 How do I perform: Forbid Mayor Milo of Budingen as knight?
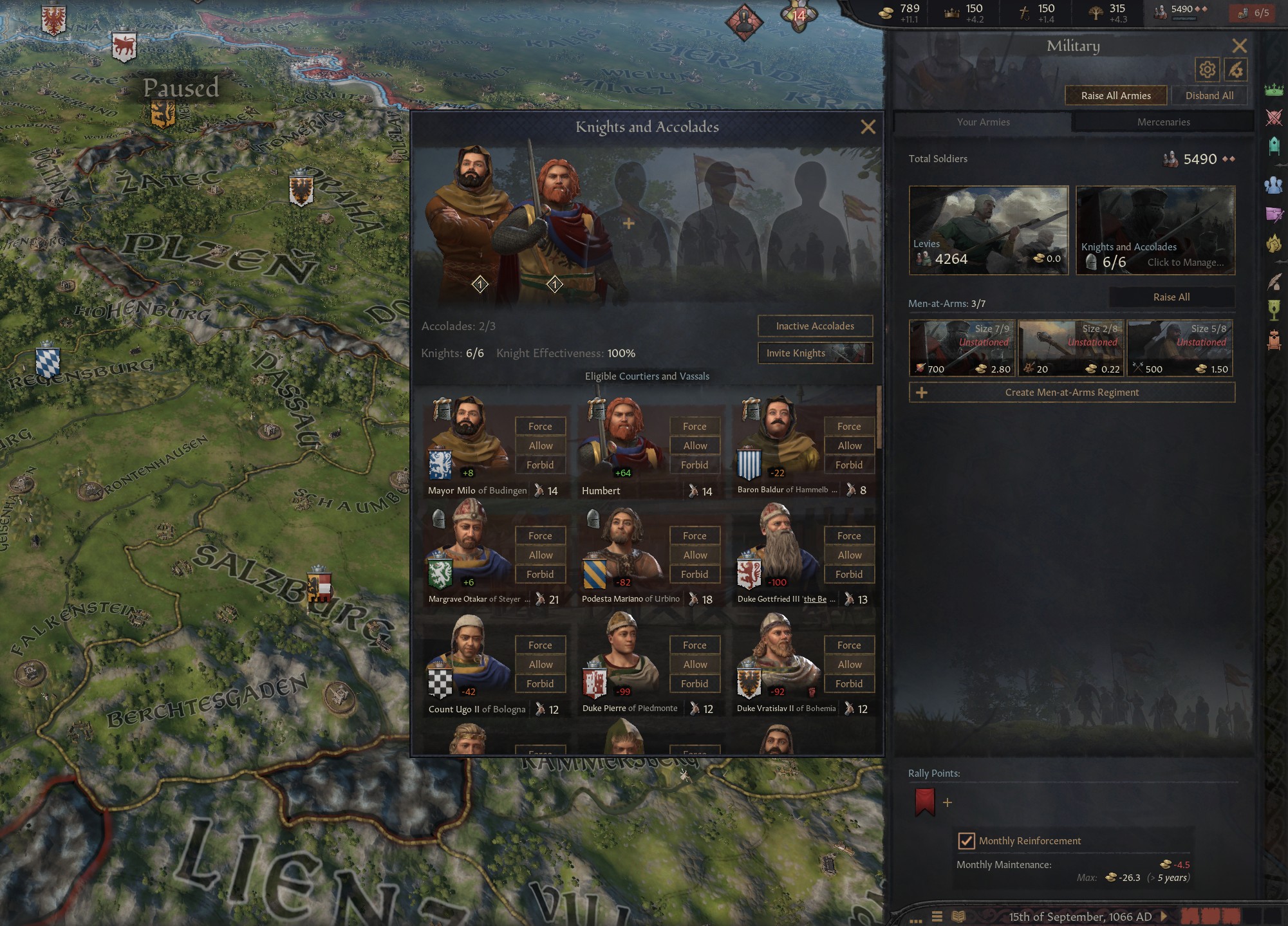[540, 465]
